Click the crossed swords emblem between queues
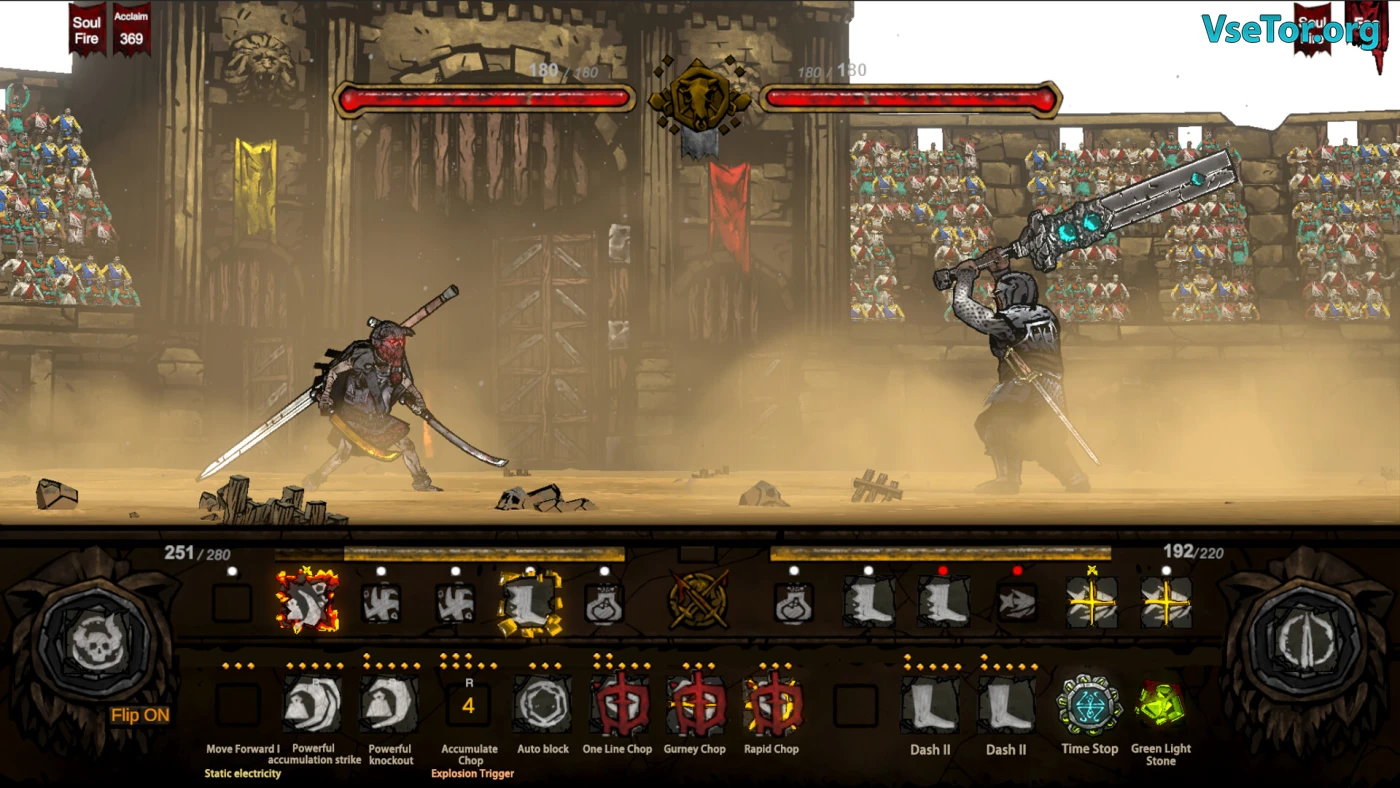 698,600
